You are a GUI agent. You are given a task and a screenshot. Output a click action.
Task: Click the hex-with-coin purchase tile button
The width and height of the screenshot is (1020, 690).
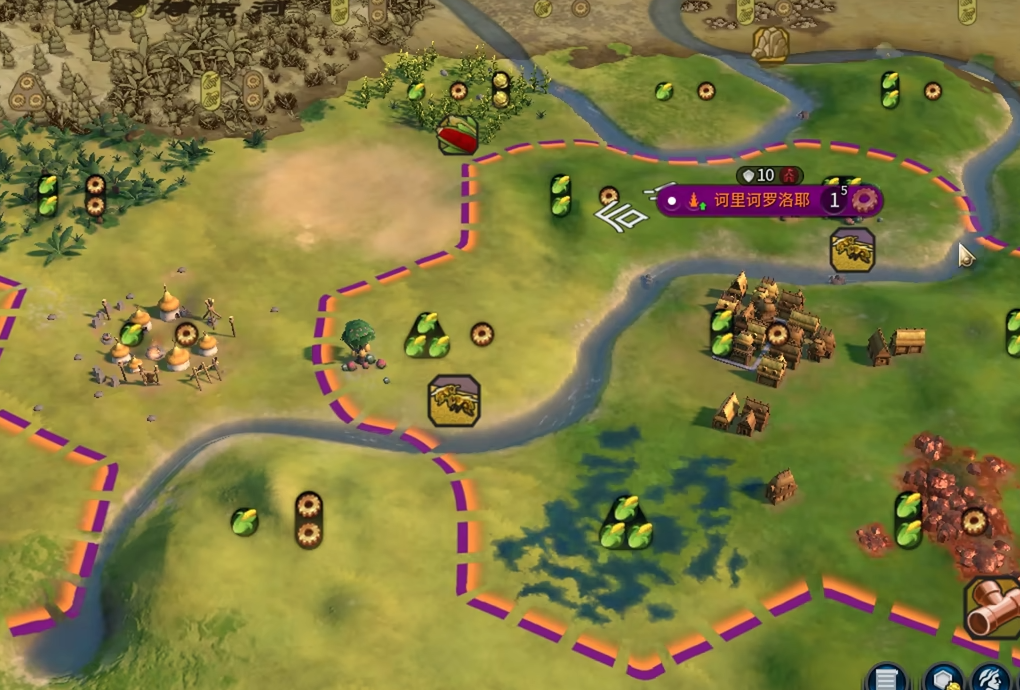942,680
